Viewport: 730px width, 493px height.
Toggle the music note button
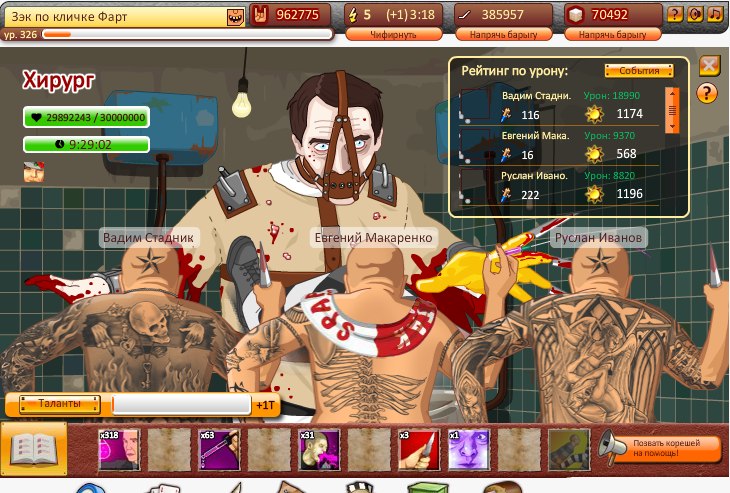pos(714,14)
